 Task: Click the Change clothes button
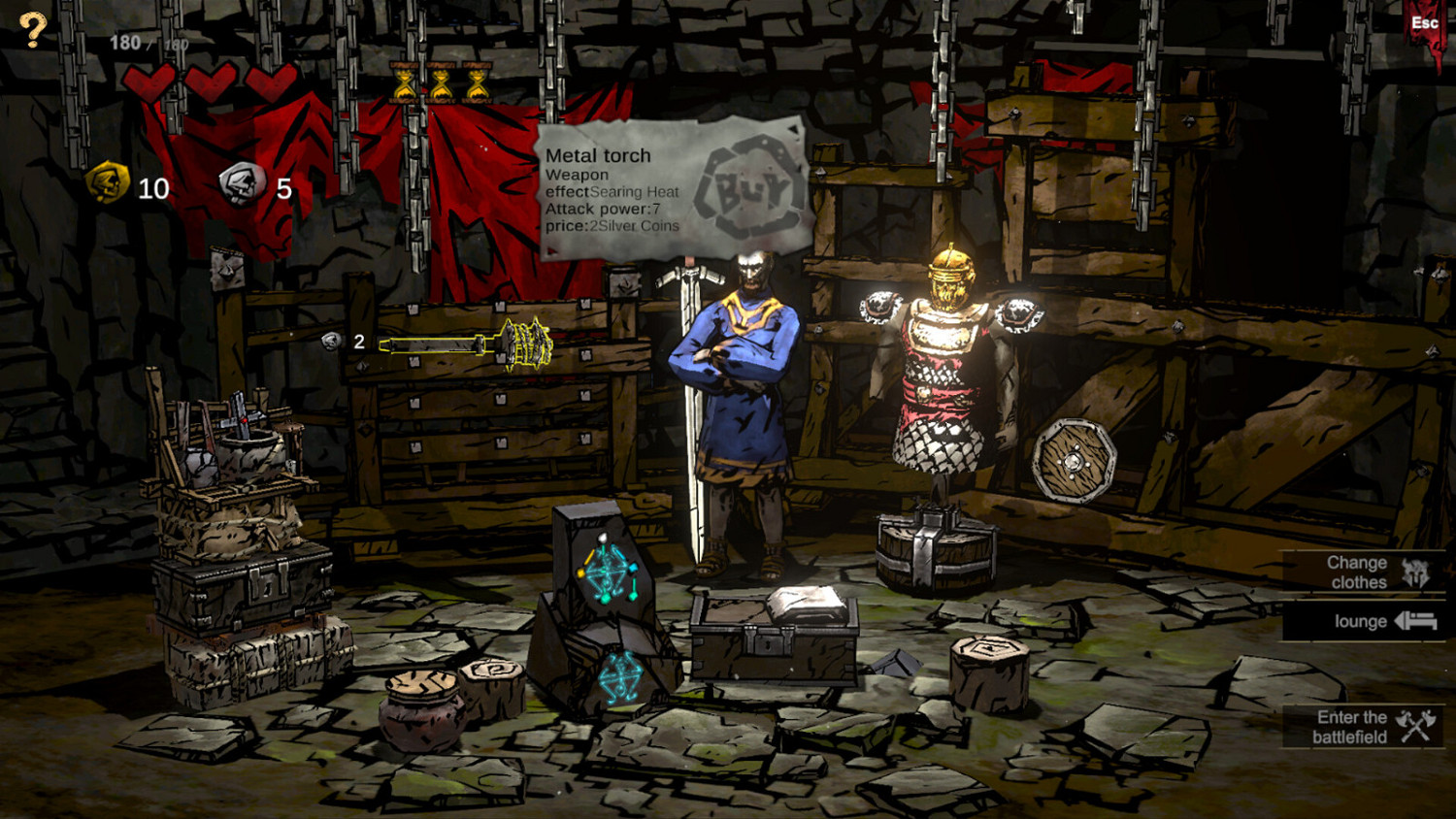coord(1357,573)
